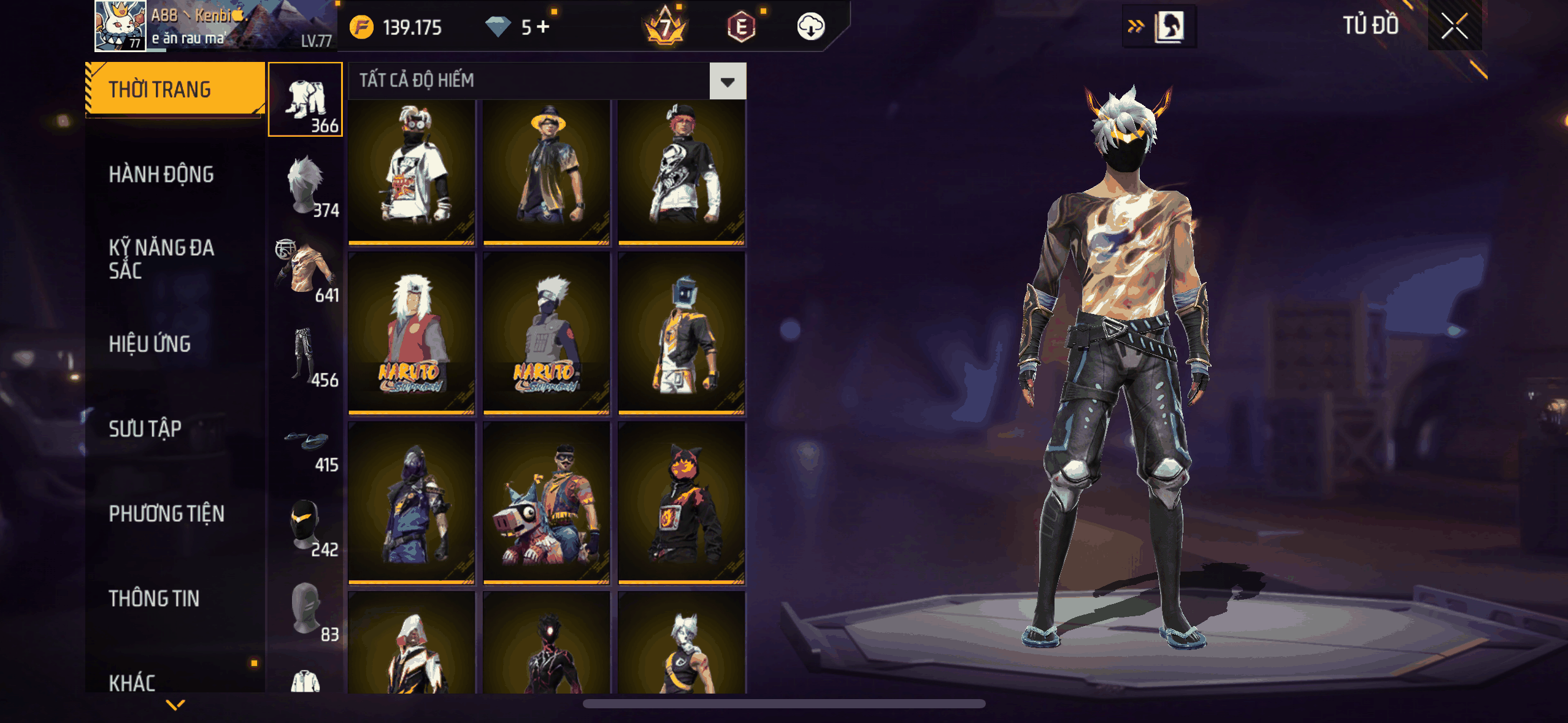The height and width of the screenshot is (723, 1568).
Task: Show the Phương Tiện vehicles tab
Action: [x=166, y=513]
